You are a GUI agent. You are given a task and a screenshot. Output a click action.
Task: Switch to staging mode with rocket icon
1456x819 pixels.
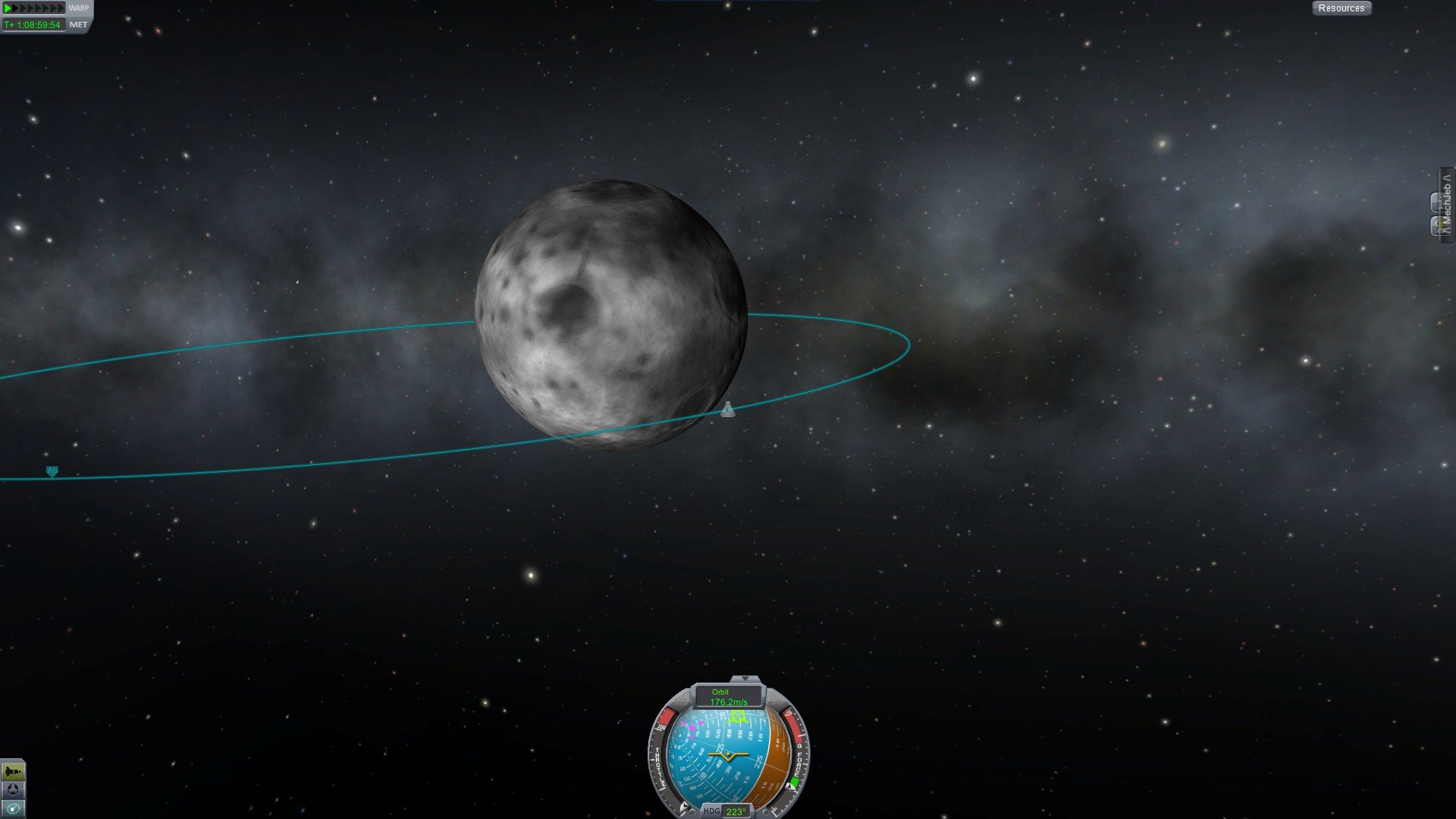tap(13, 772)
